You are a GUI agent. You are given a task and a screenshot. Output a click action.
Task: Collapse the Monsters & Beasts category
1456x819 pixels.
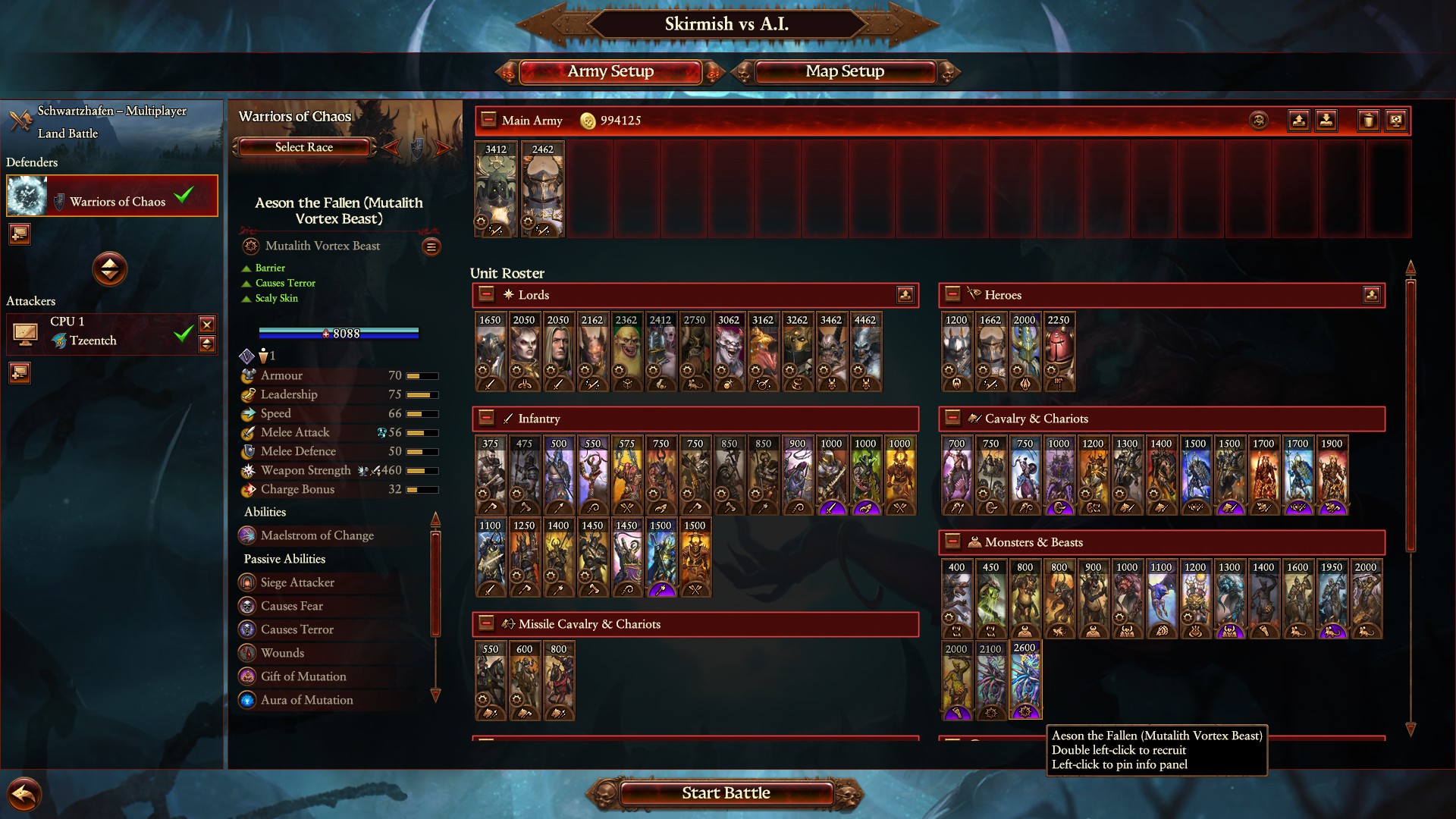point(954,542)
